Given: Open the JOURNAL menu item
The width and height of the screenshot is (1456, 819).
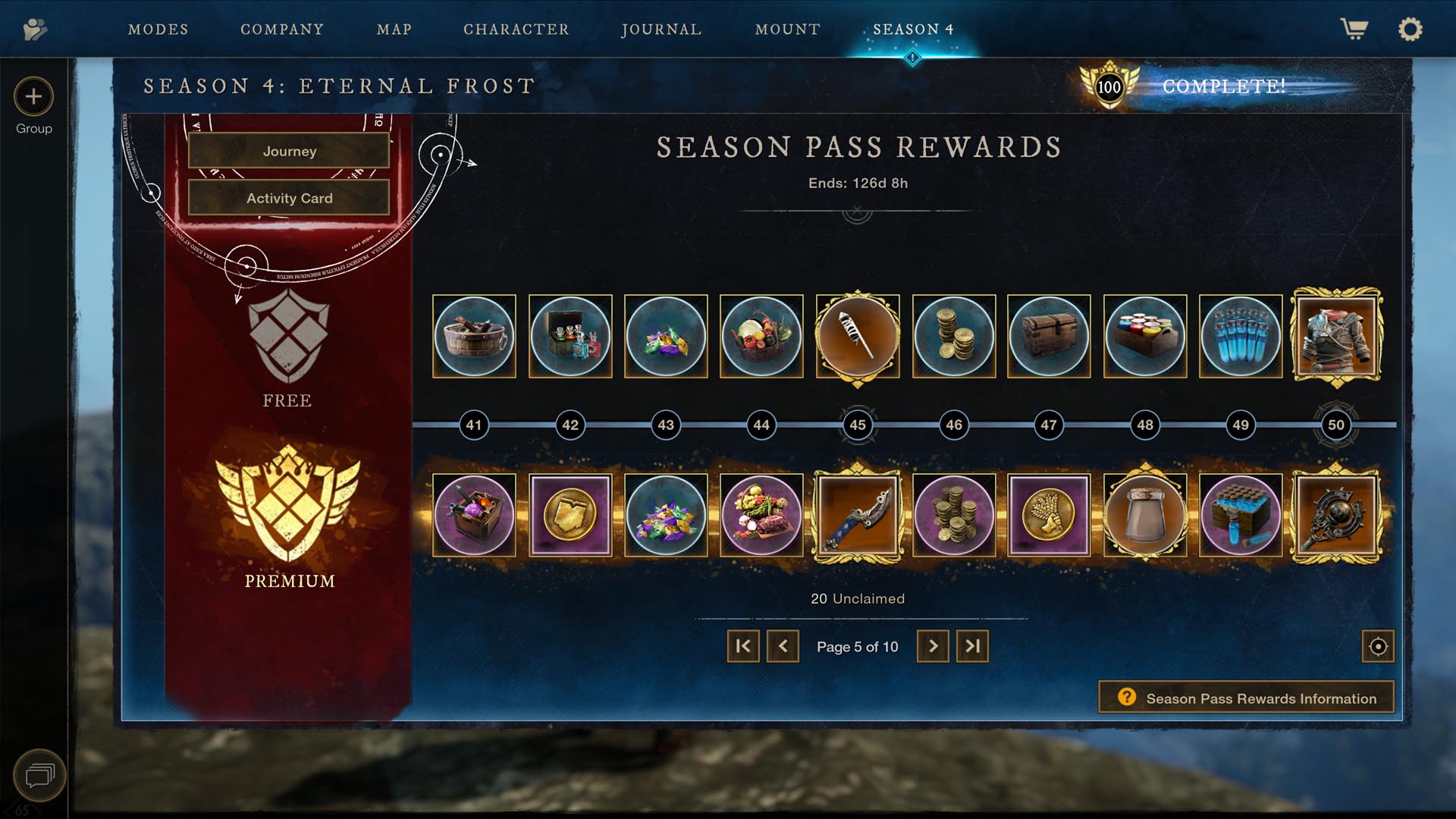Looking at the screenshot, I should pyautogui.click(x=661, y=30).
